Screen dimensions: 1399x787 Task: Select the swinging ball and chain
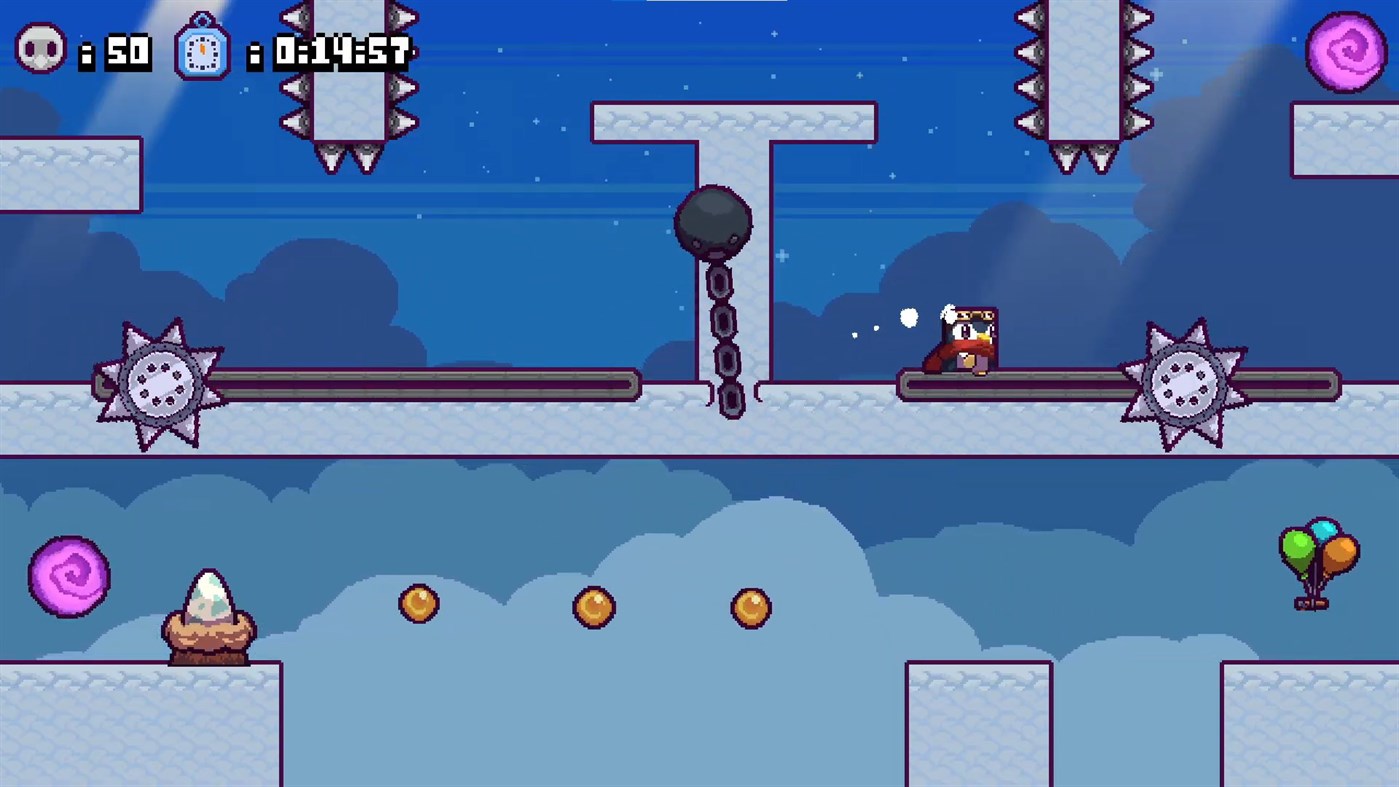point(714,222)
